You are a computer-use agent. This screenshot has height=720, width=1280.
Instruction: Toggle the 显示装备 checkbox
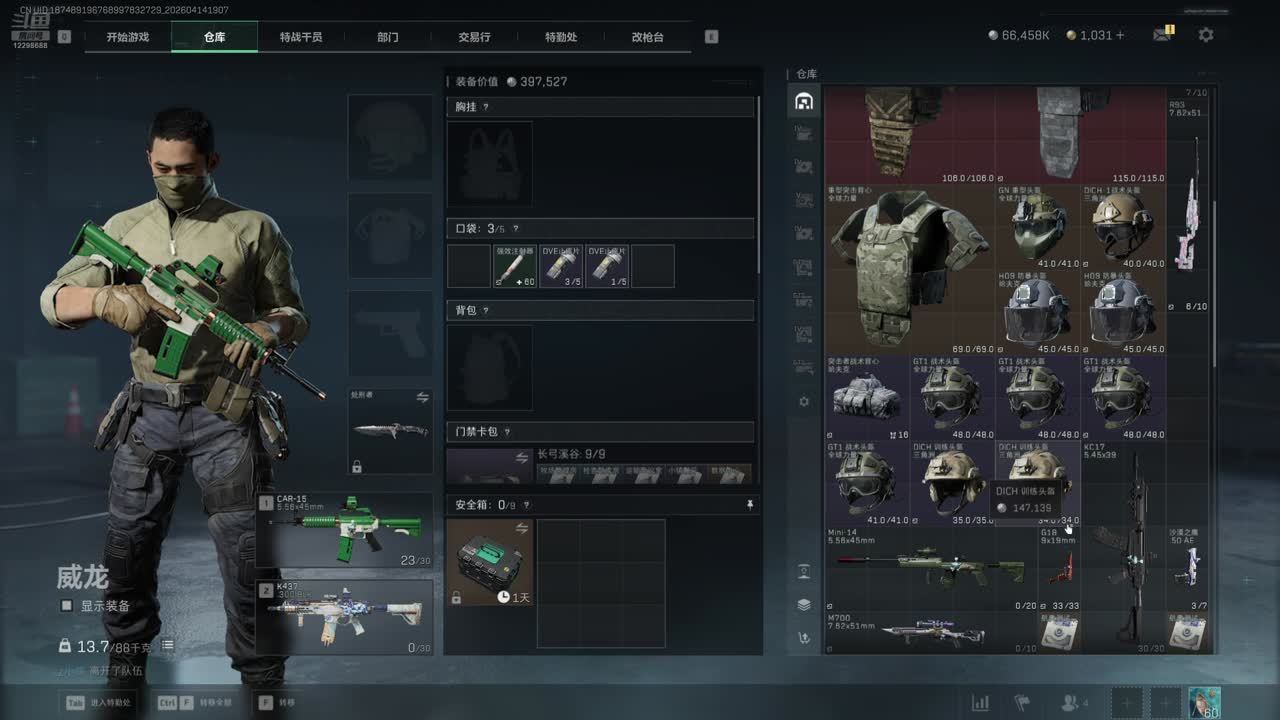pos(67,606)
